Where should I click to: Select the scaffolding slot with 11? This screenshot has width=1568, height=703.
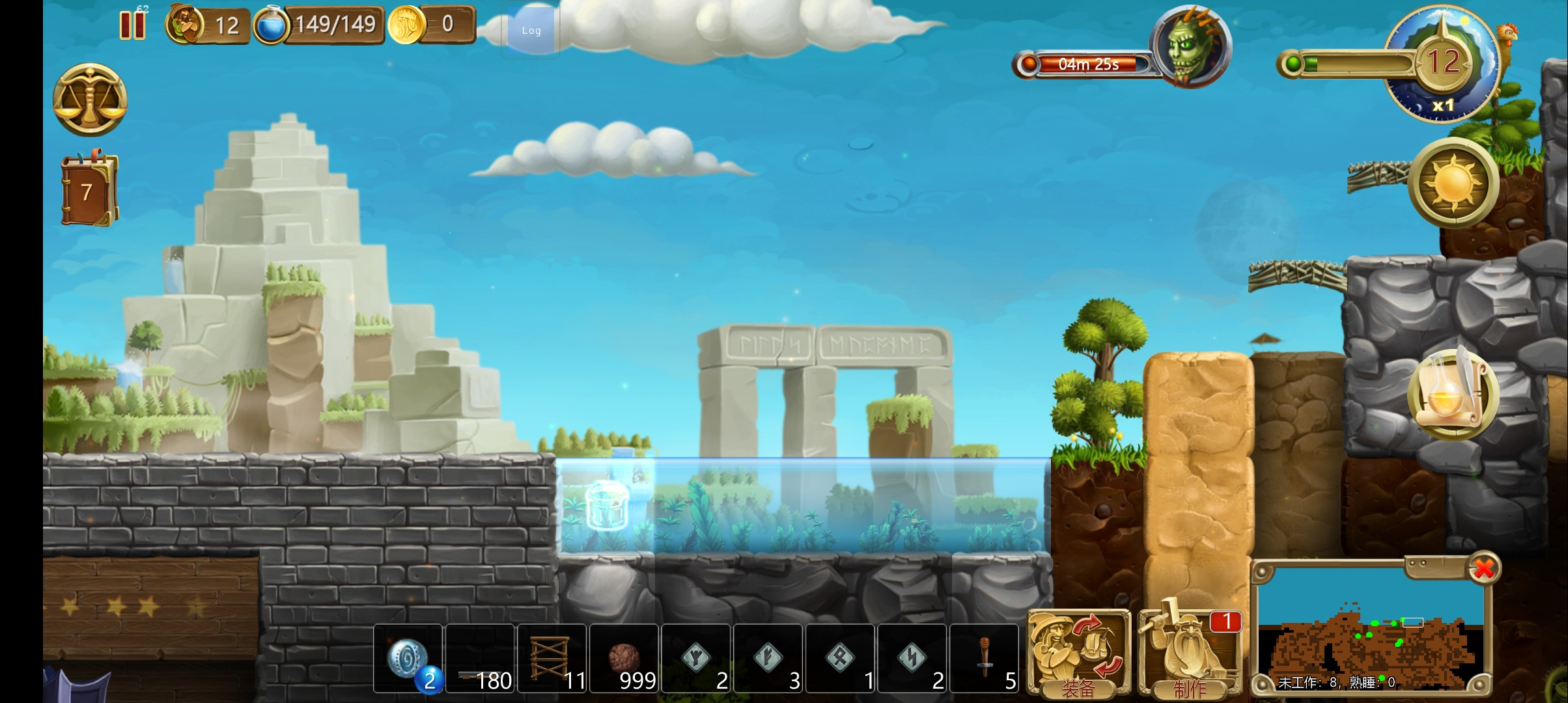coord(552,659)
